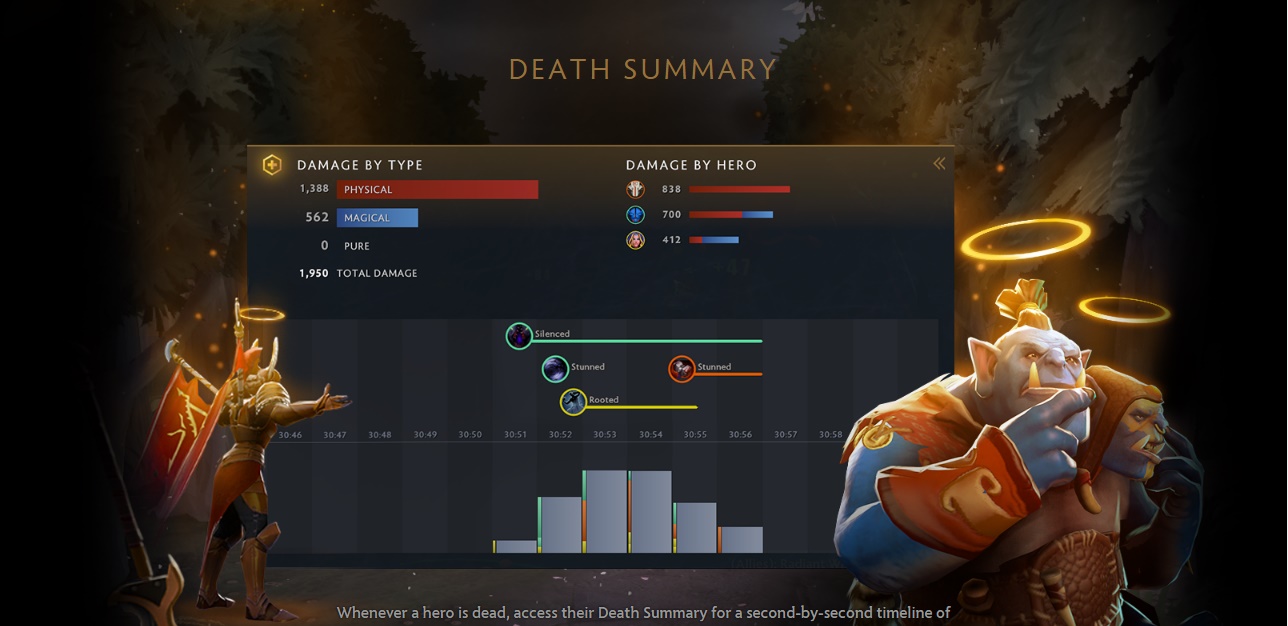Click the gold plus badge beside Damage By Type

tap(272, 165)
